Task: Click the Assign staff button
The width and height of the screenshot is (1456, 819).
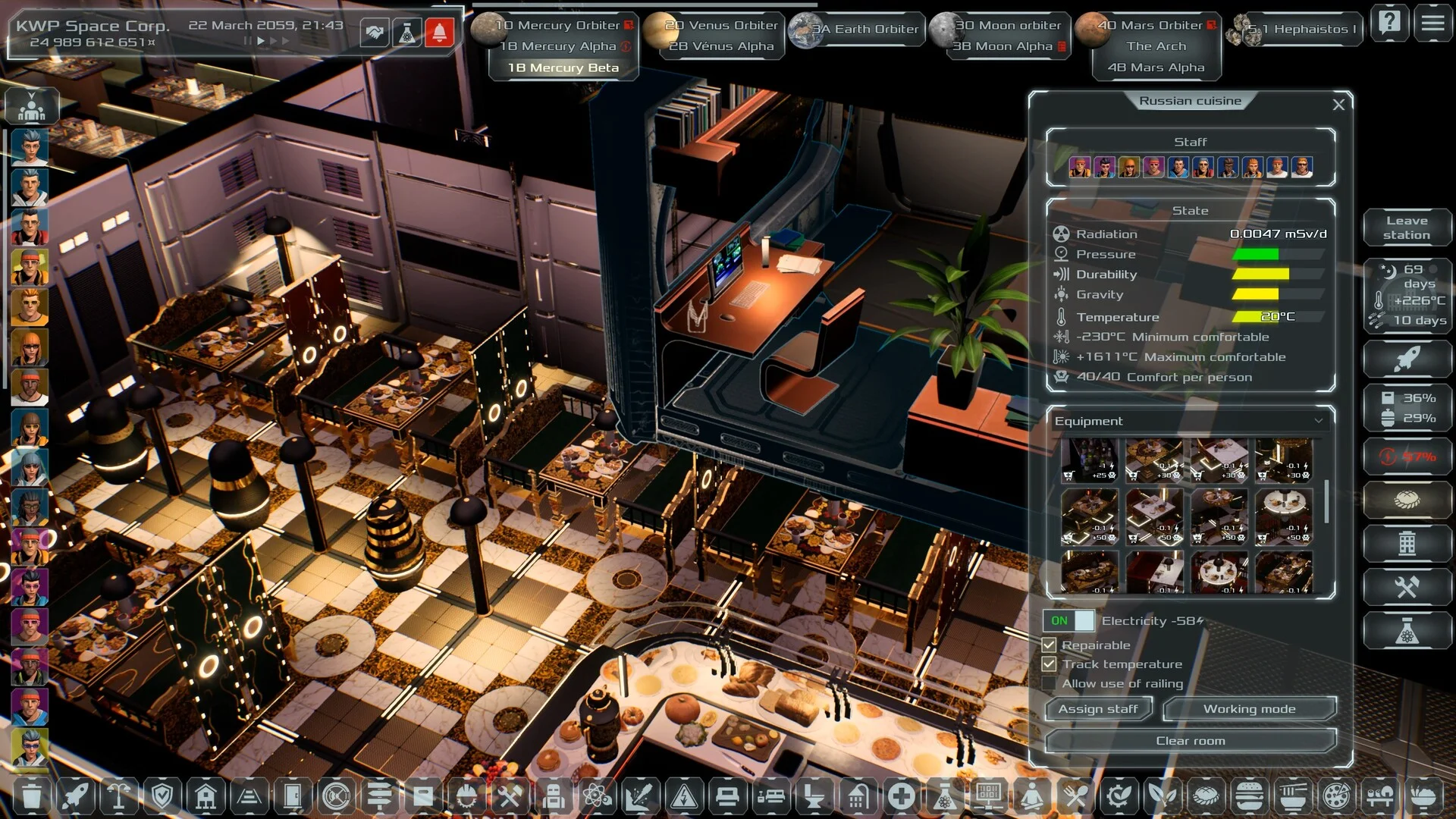Action: (1098, 709)
